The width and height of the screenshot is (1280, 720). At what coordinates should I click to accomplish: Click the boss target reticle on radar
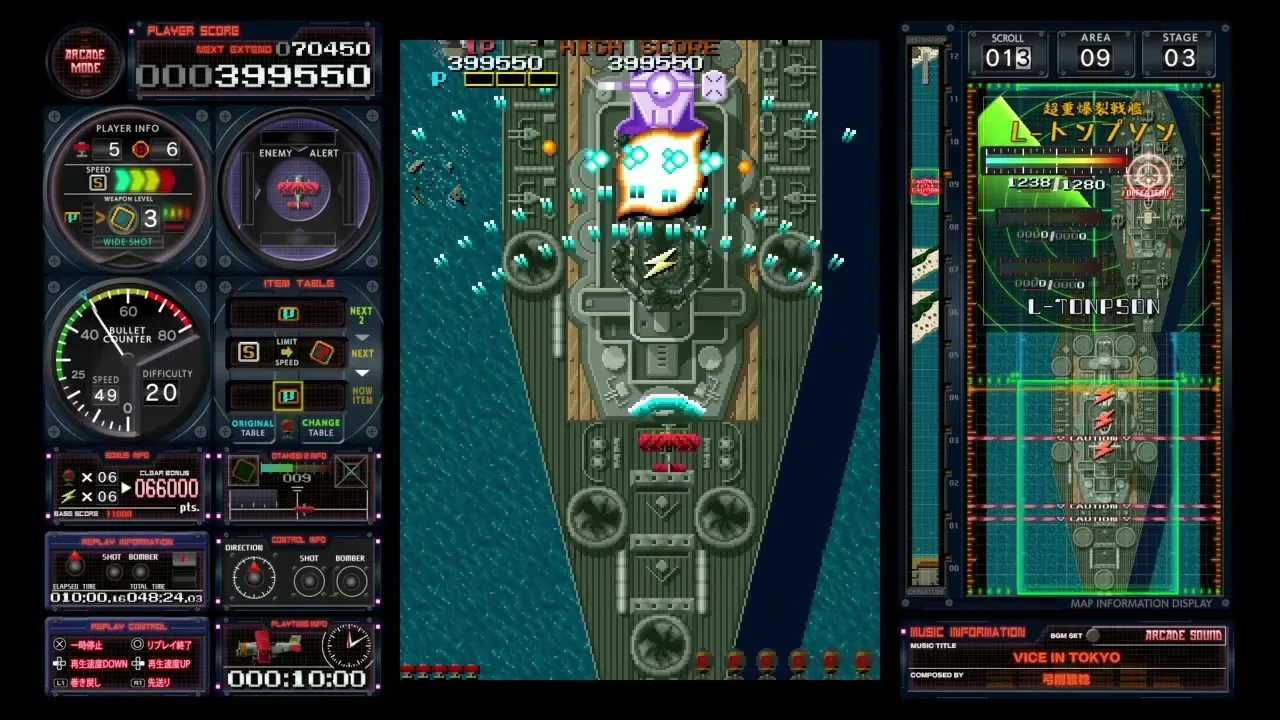[x=1147, y=173]
